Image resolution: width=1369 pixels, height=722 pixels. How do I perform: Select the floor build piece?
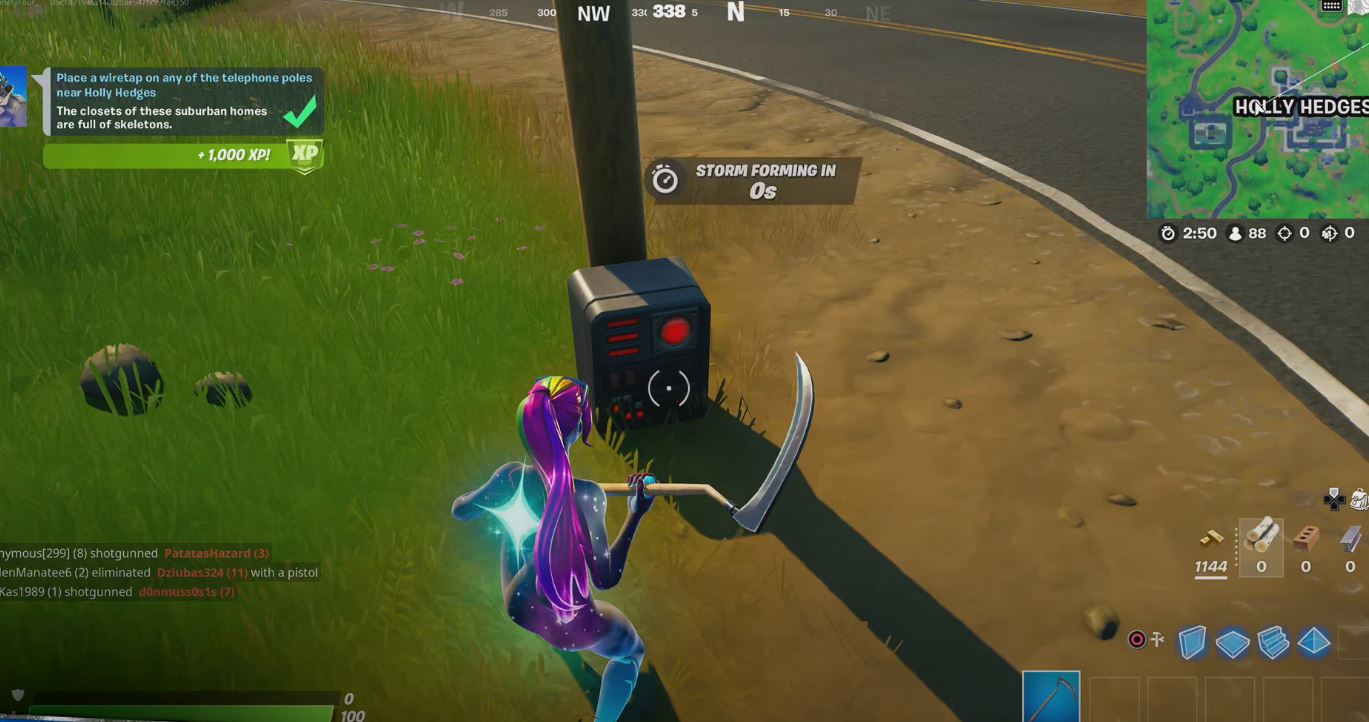point(1233,642)
